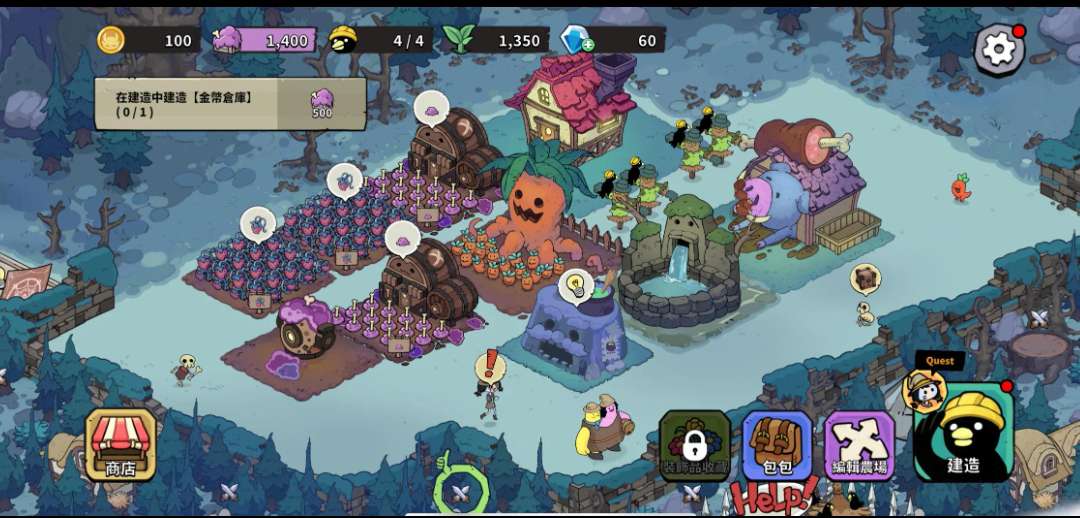Tap the lightbulb bubble over blue furnace
The width and height of the screenshot is (1080, 518).
[x=575, y=286]
